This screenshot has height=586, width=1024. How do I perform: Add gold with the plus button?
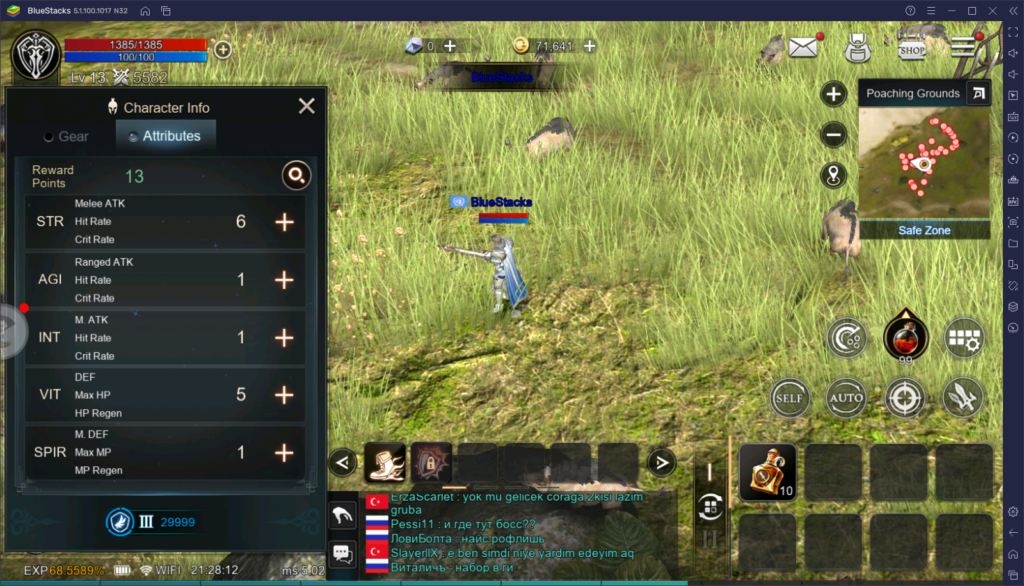coord(590,46)
